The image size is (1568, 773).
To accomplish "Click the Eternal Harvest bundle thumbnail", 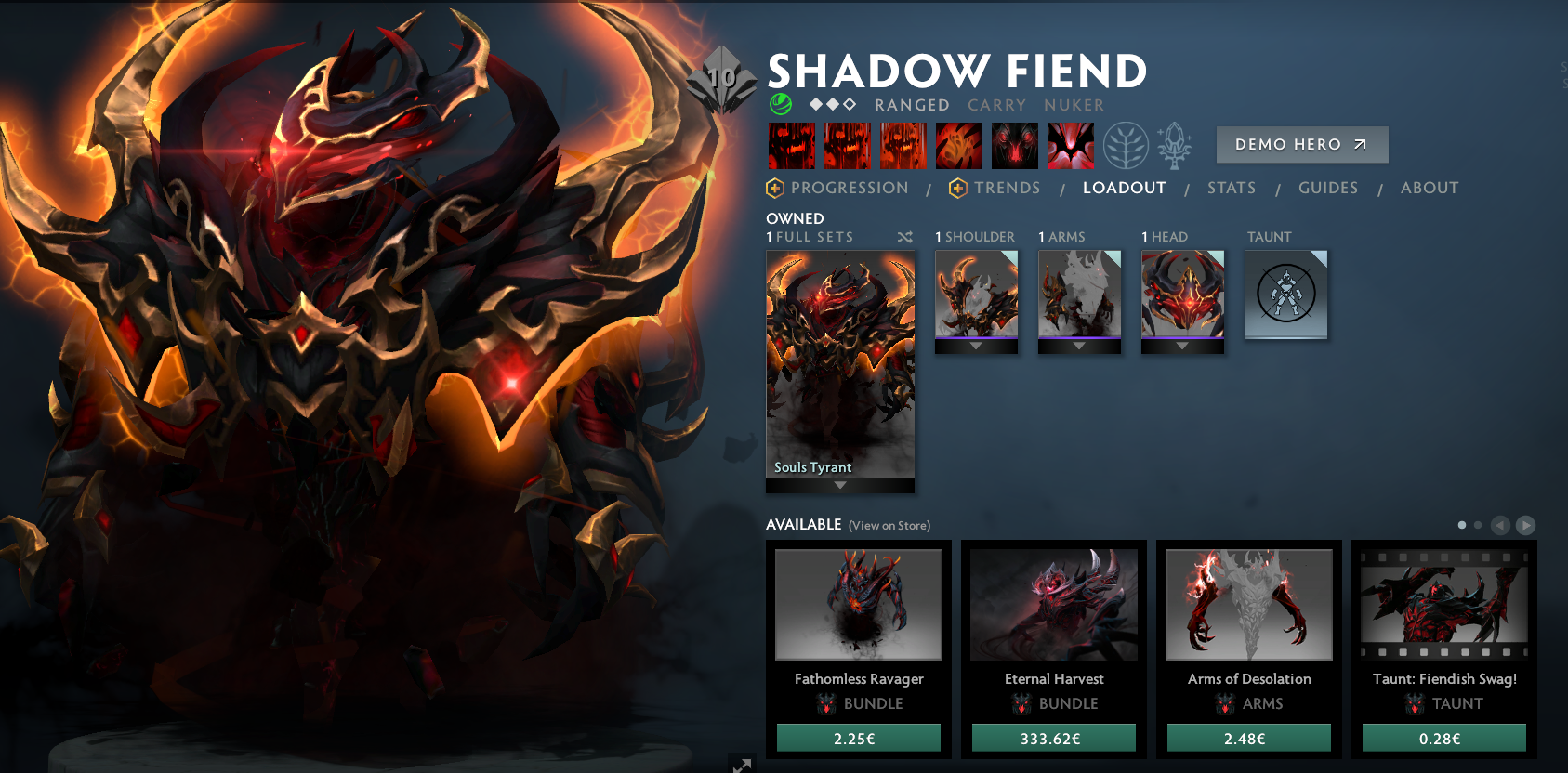I will click(x=1053, y=604).
